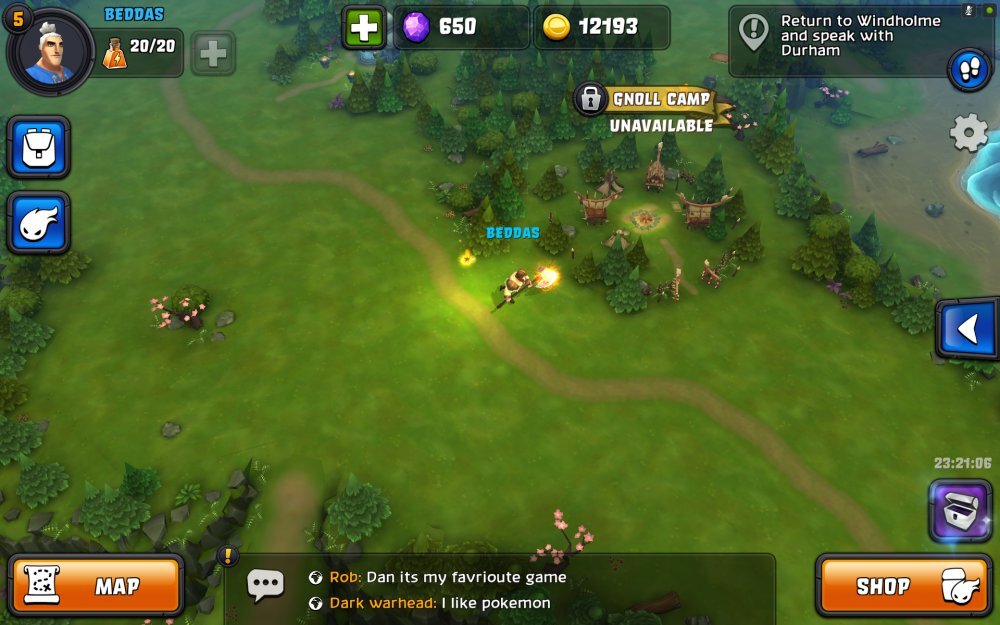The image size is (1000, 625).
Task: Tap the footprints auto-travel button
Action: click(969, 69)
